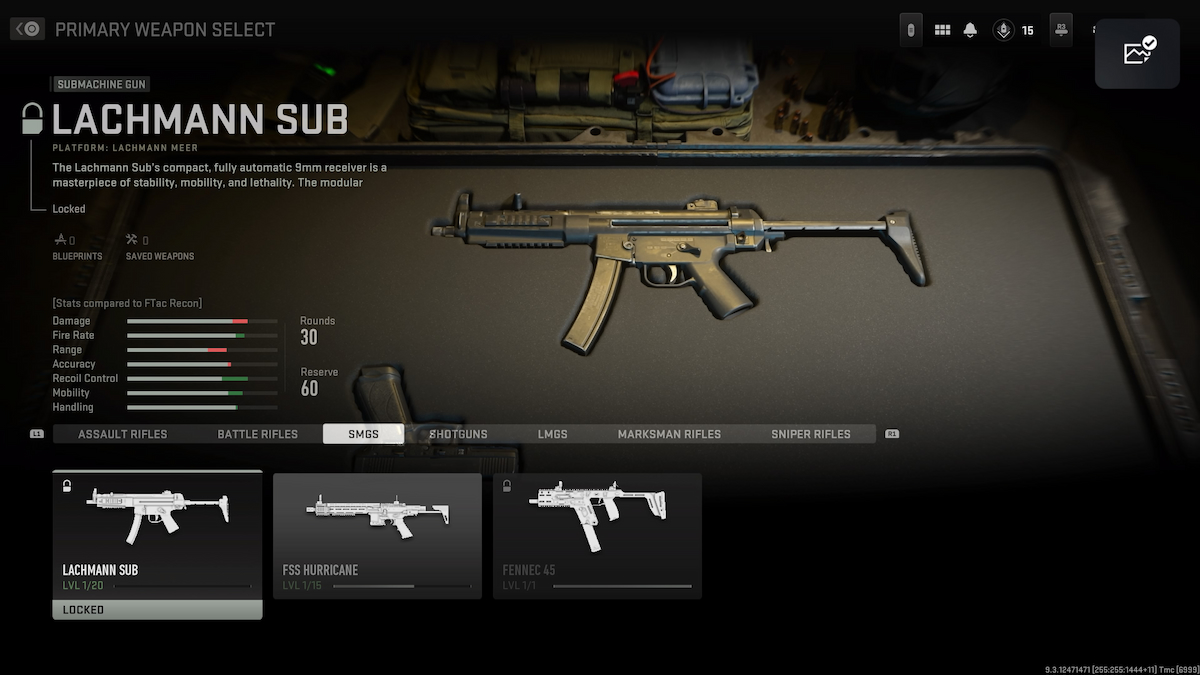Click the rank emblem beside 15
1200x675 pixels.
click(1002, 30)
